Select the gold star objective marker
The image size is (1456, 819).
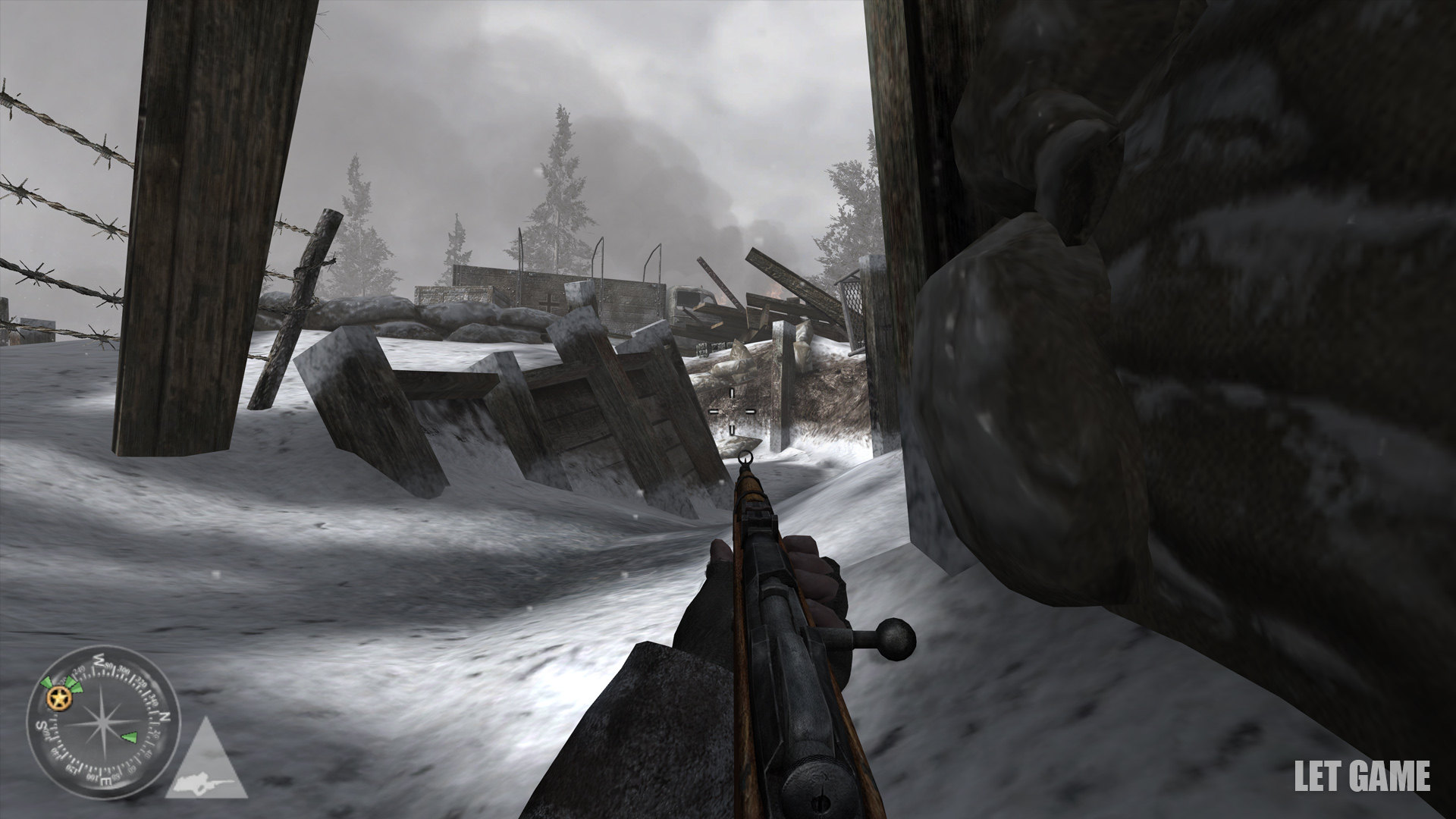(56, 698)
